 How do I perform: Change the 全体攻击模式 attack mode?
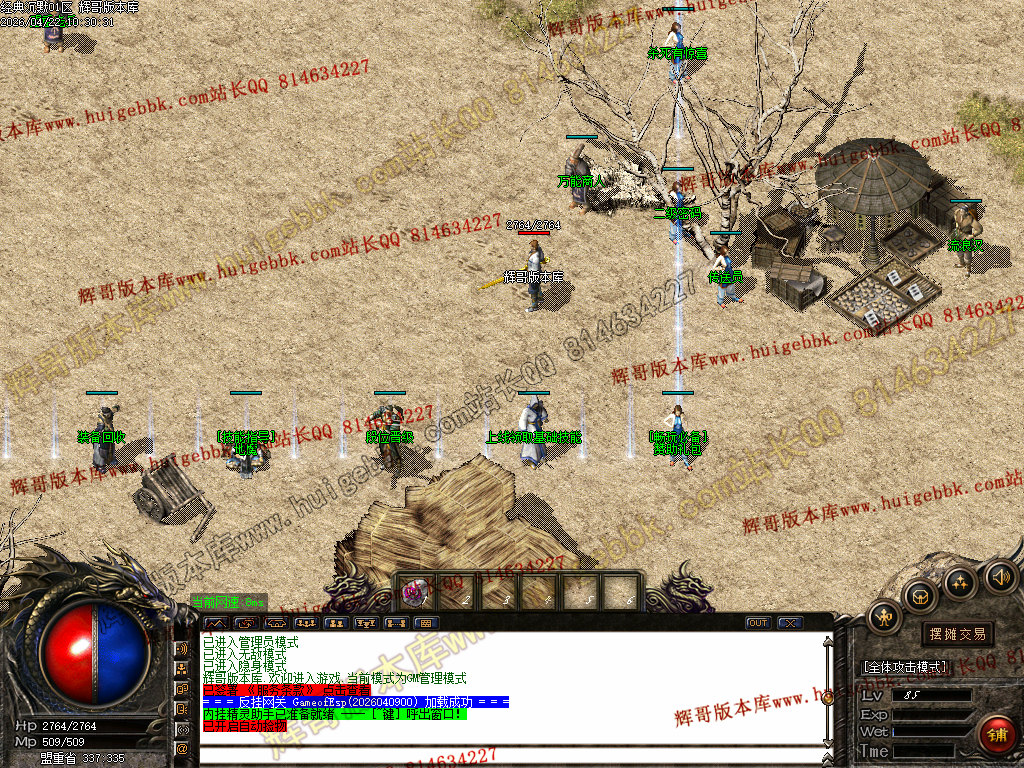[905, 667]
